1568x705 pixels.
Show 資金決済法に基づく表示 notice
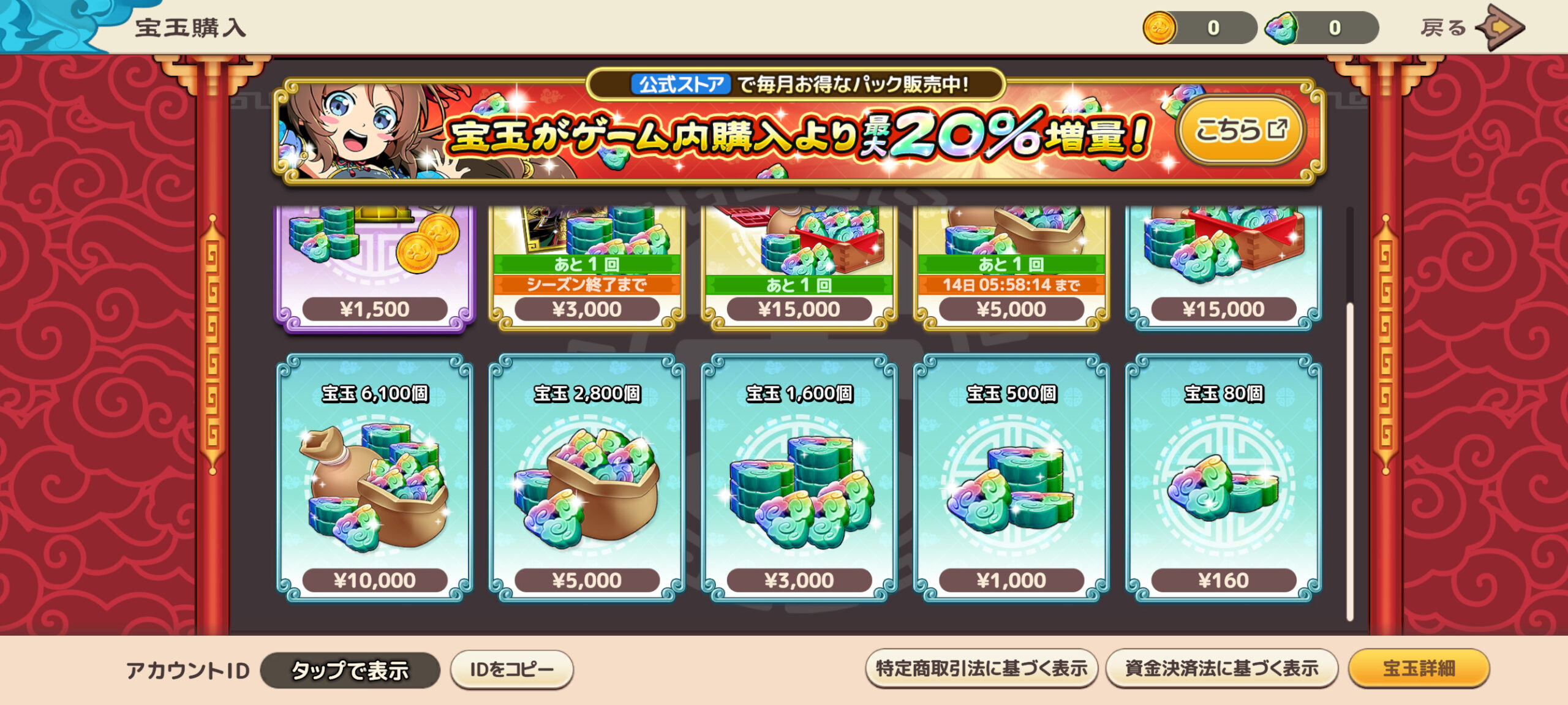[1221, 668]
